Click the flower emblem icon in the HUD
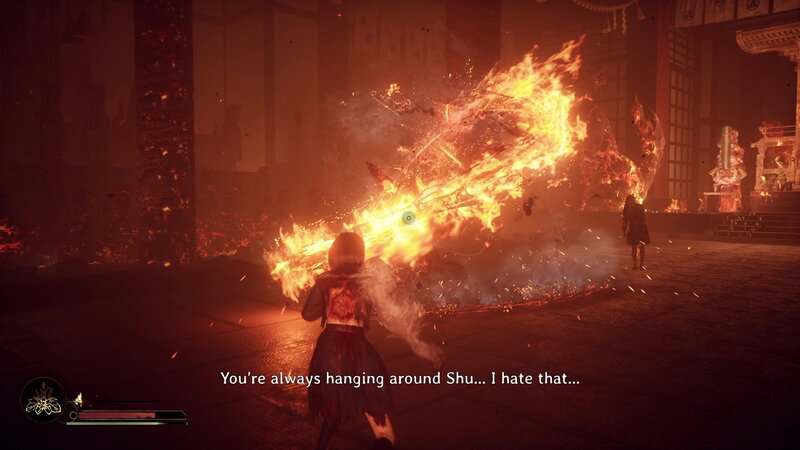This screenshot has height=450, width=800. click(x=43, y=401)
